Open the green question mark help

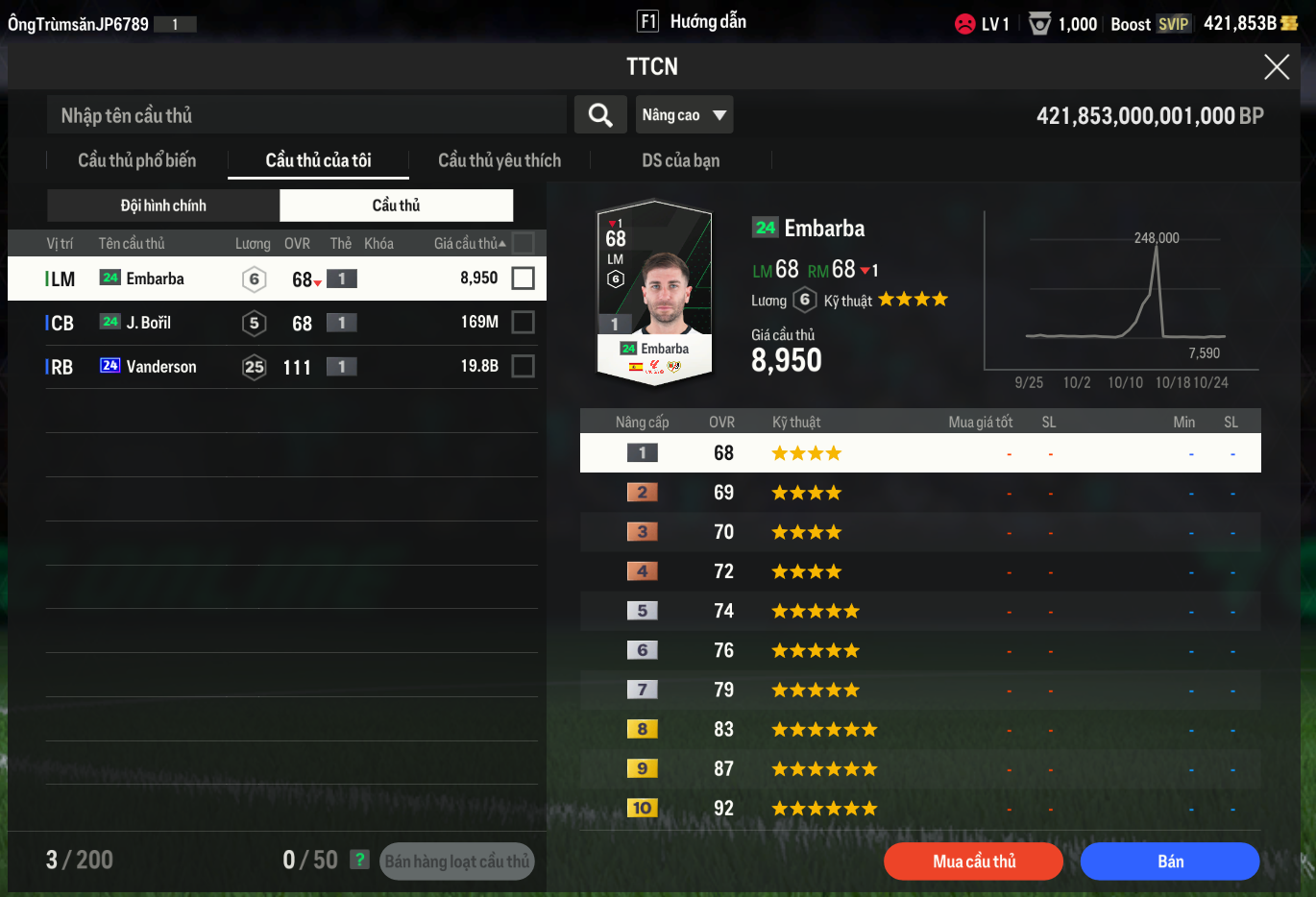(x=359, y=861)
